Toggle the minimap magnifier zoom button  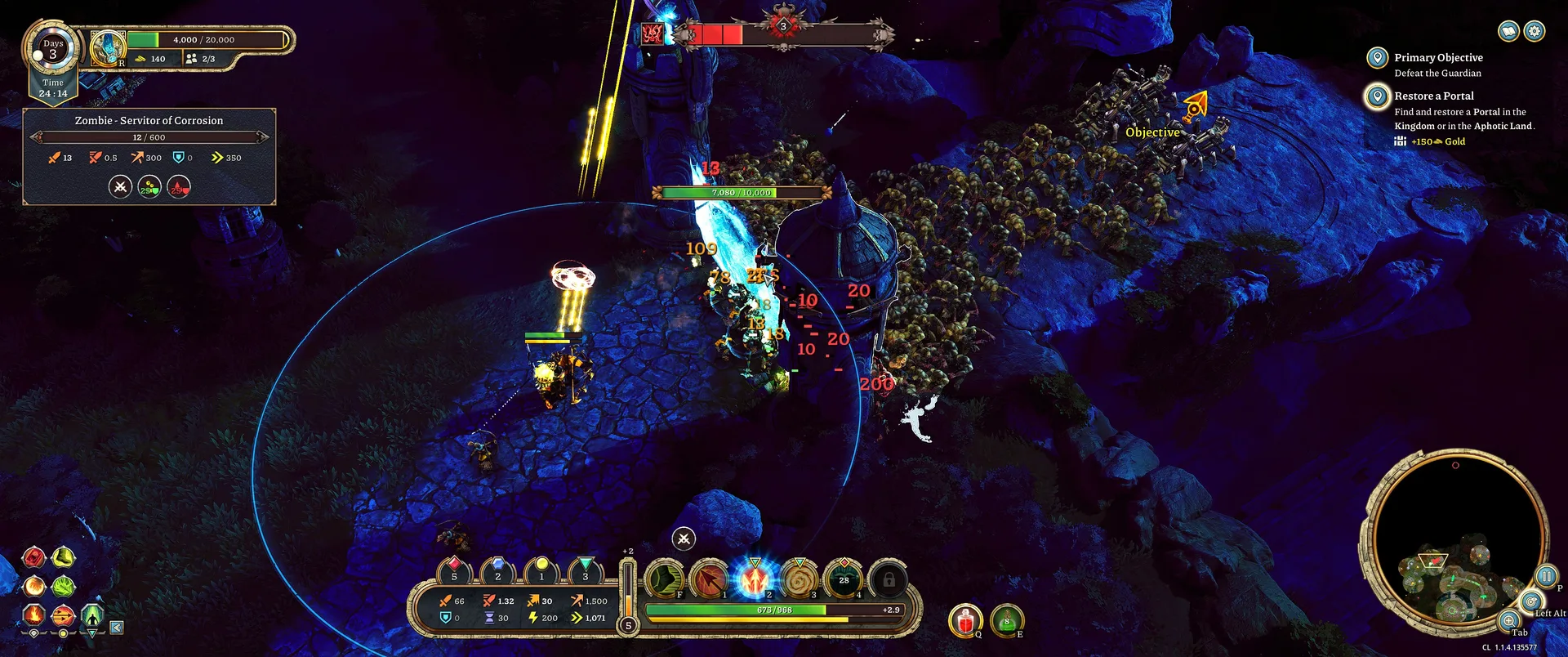(x=1508, y=621)
